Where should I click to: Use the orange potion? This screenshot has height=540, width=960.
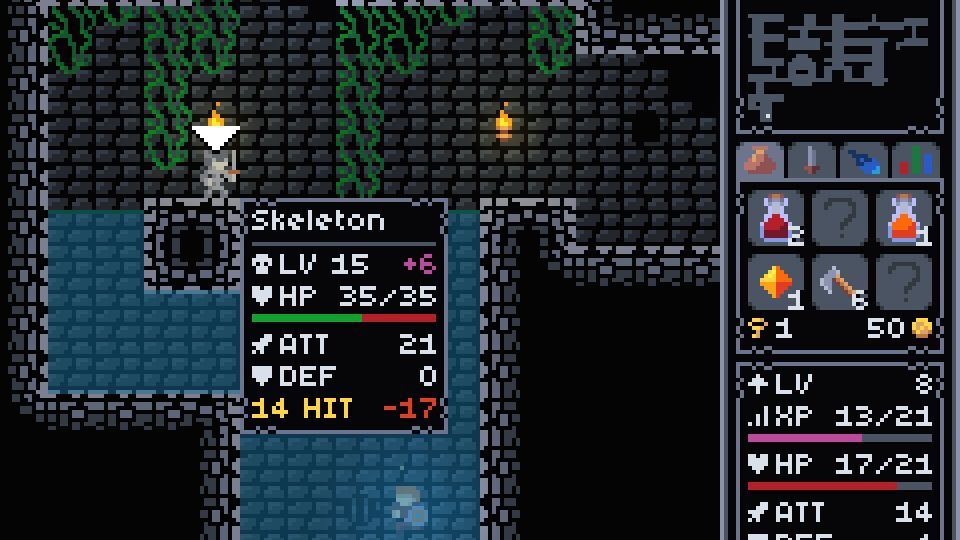point(904,220)
